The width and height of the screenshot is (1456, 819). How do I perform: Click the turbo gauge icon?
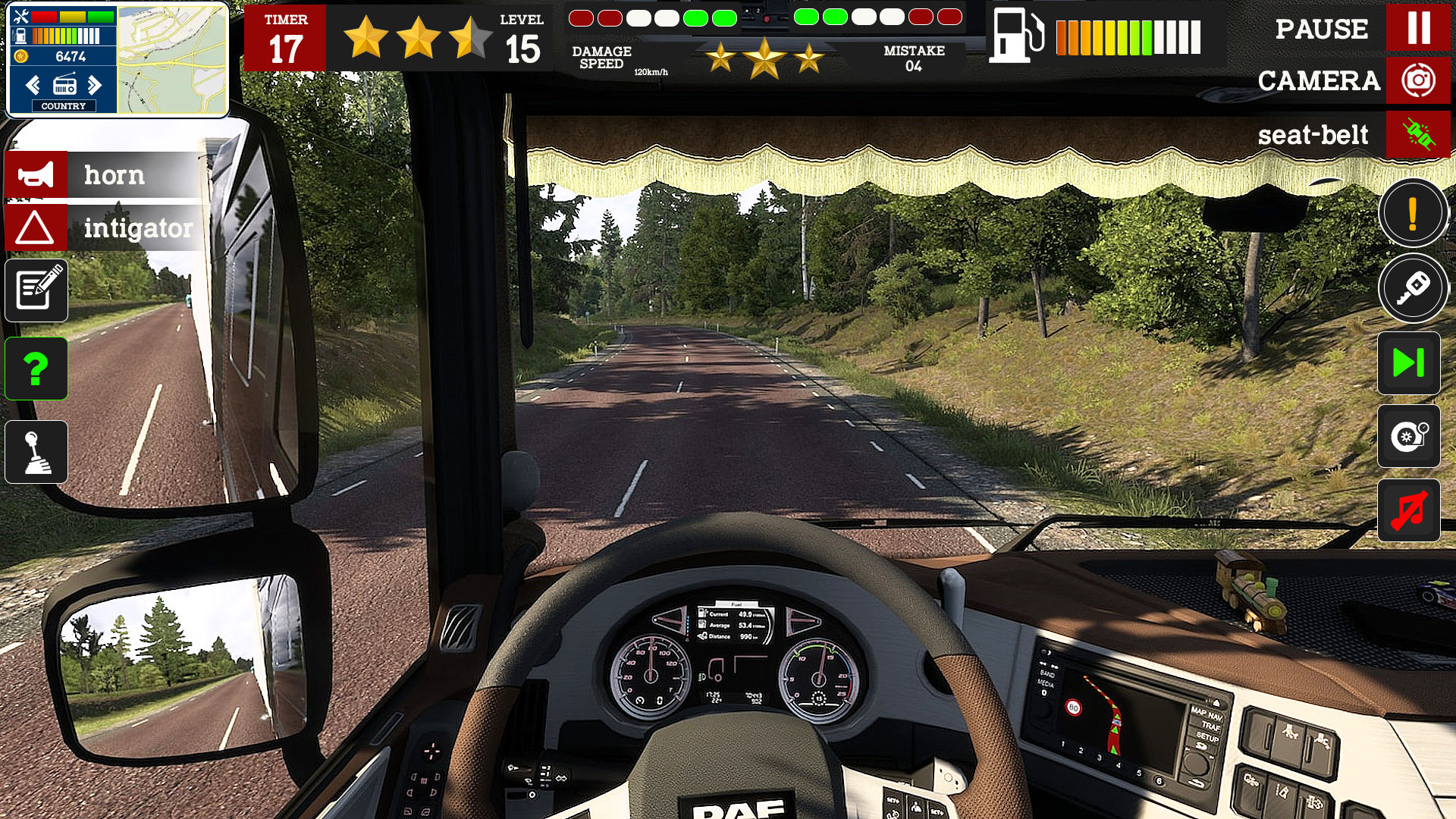click(x=1408, y=438)
